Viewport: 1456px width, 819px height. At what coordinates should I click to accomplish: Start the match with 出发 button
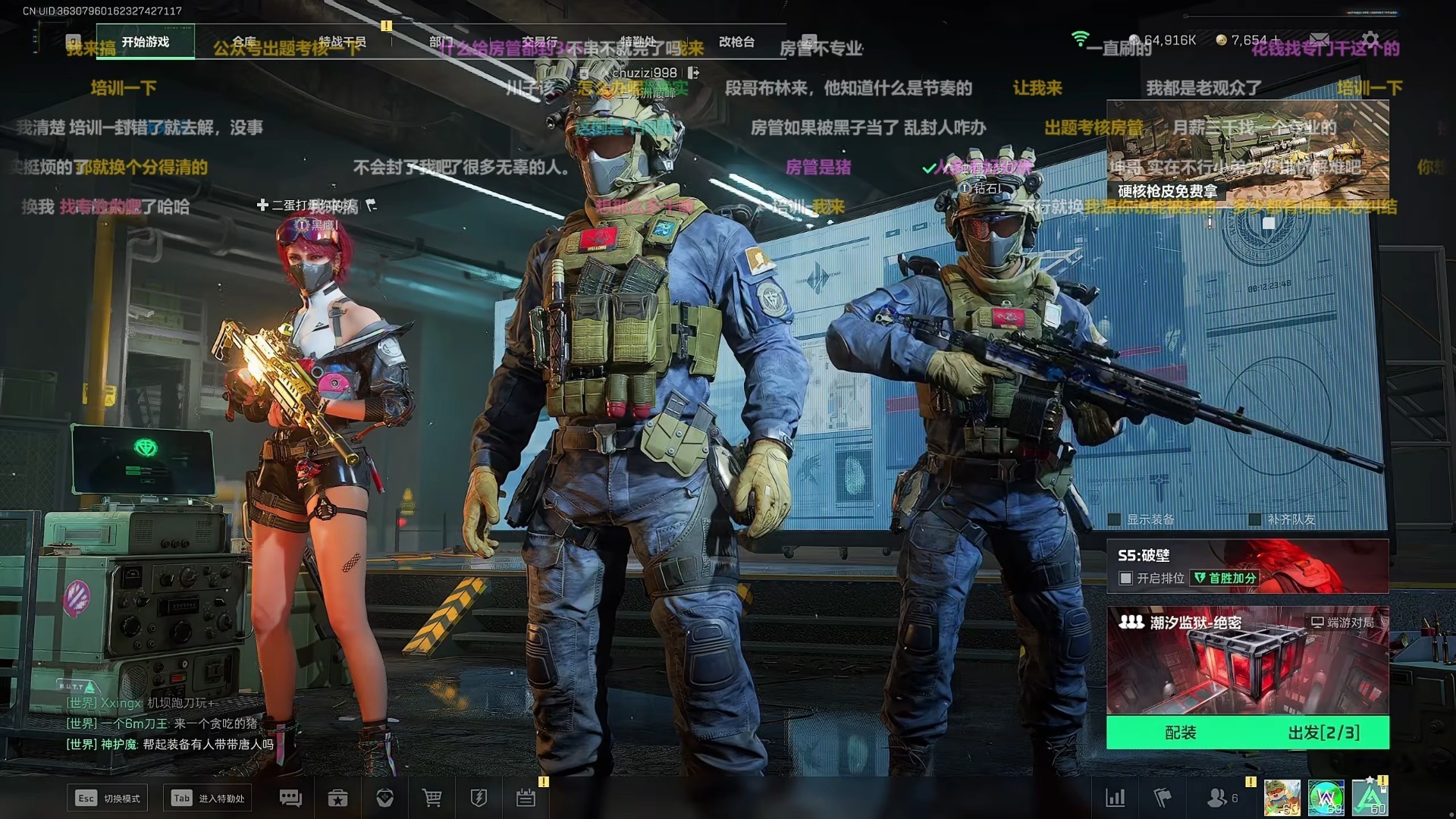[x=1323, y=733]
